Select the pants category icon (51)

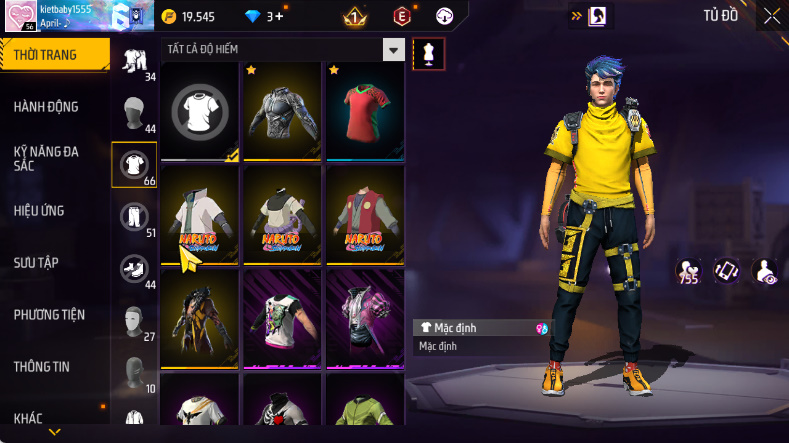[133, 216]
